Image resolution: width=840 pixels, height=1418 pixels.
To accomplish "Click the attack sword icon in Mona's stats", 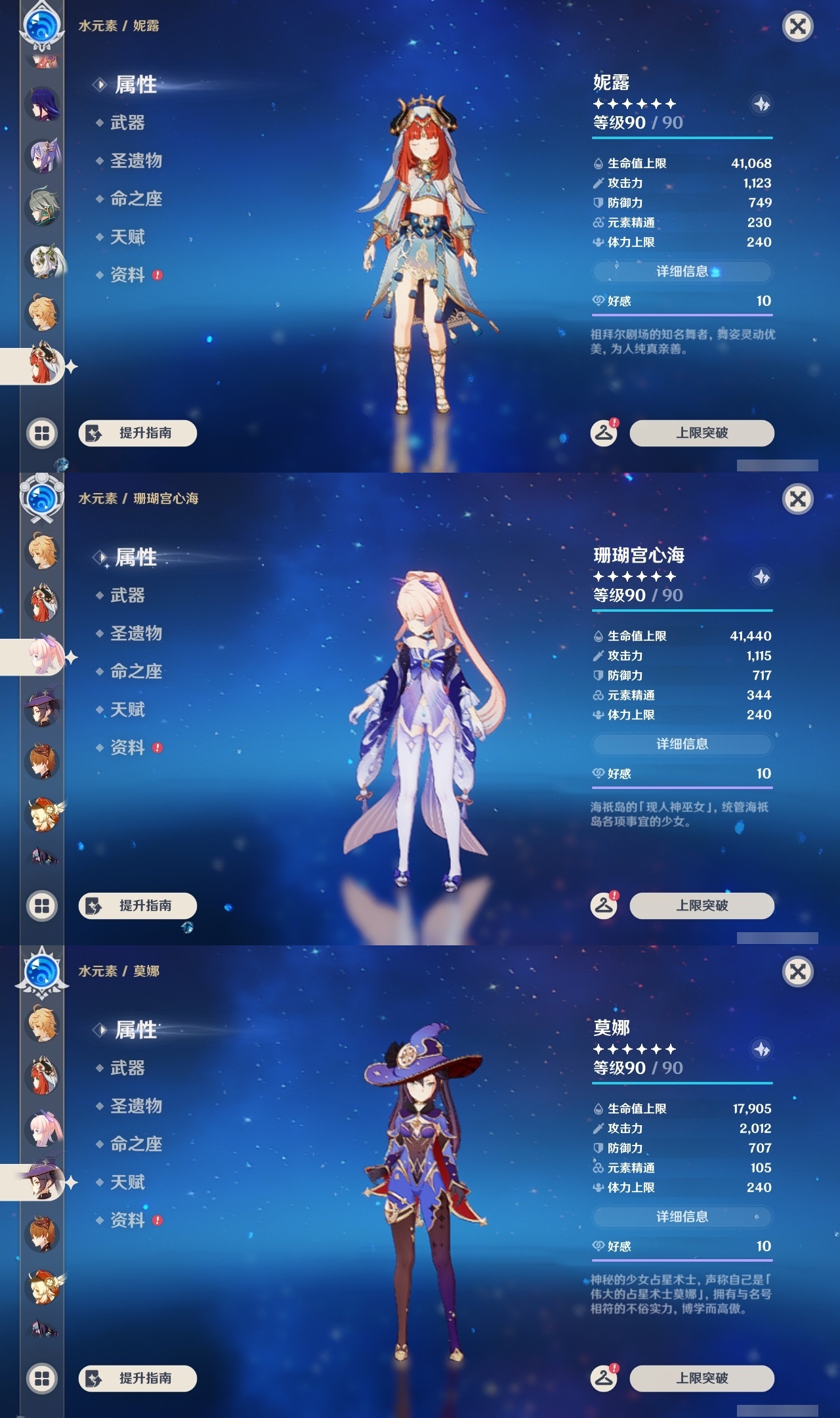I will click(x=598, y=1129).
